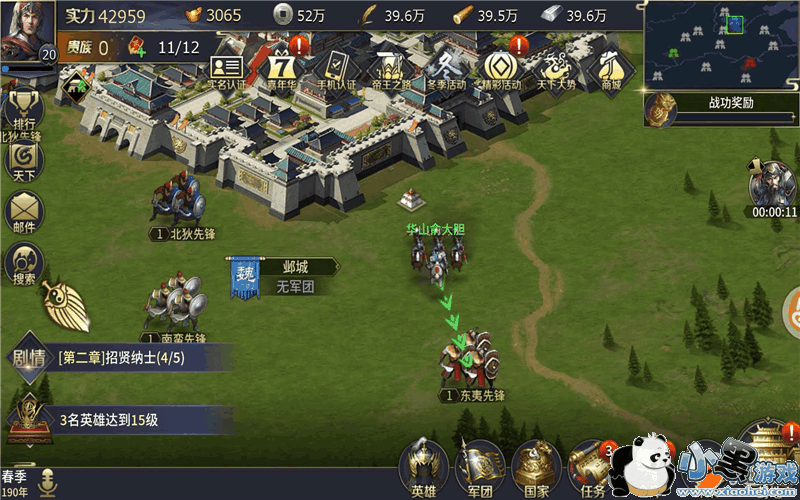Open the 排行 rankings
800x500 pixels.
pos(22,110)
